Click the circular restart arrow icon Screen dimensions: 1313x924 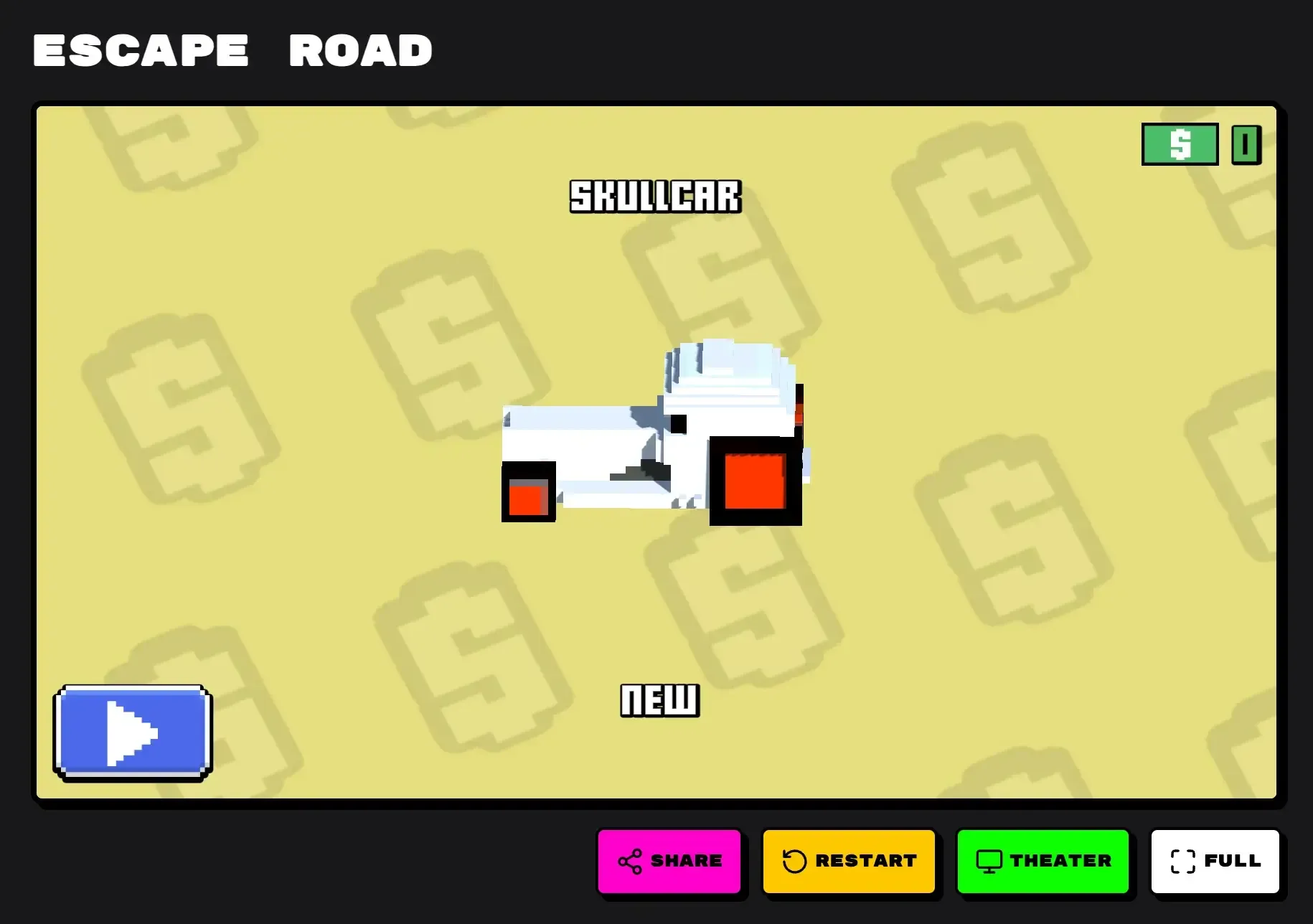[x=796, y=861]
